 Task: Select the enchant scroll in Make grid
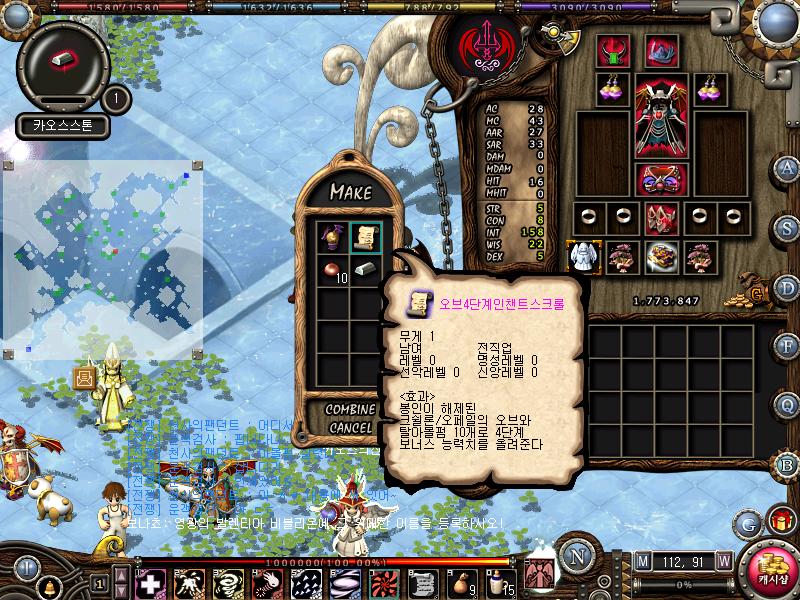click(365, 238)
